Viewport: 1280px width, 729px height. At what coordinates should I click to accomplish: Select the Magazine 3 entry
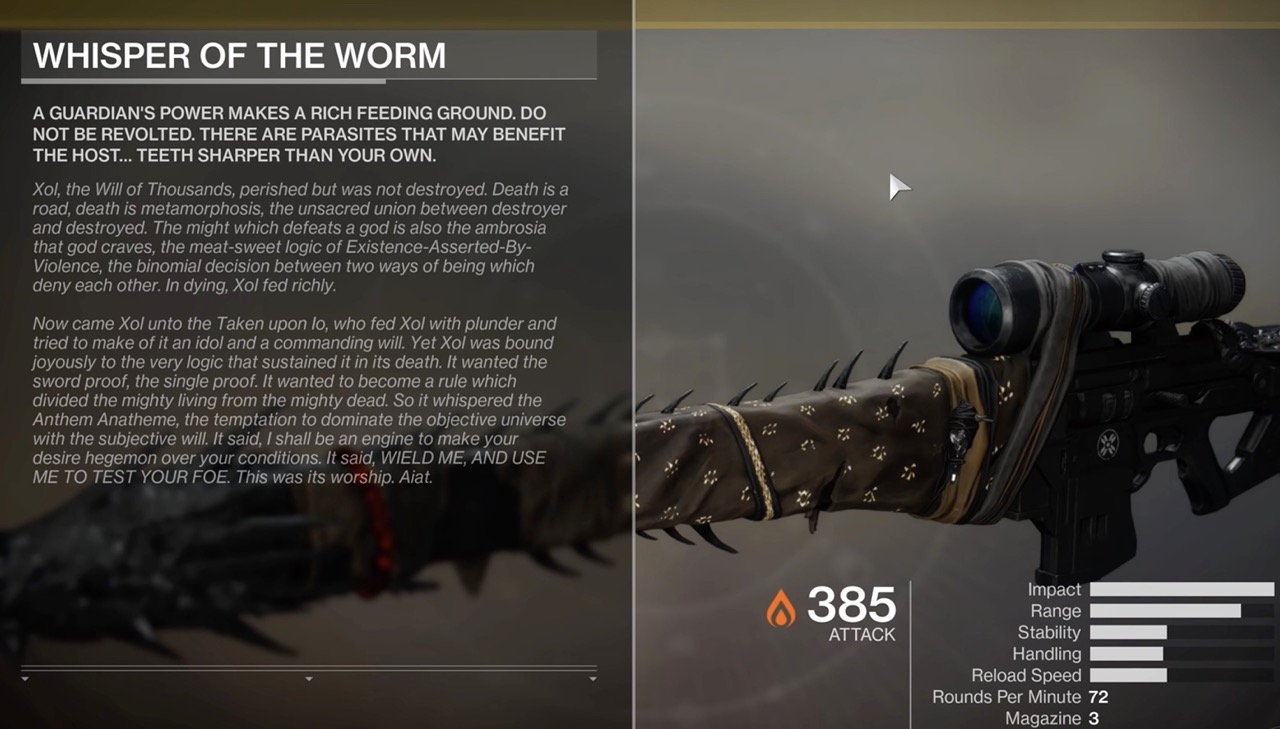point(1050,718)
